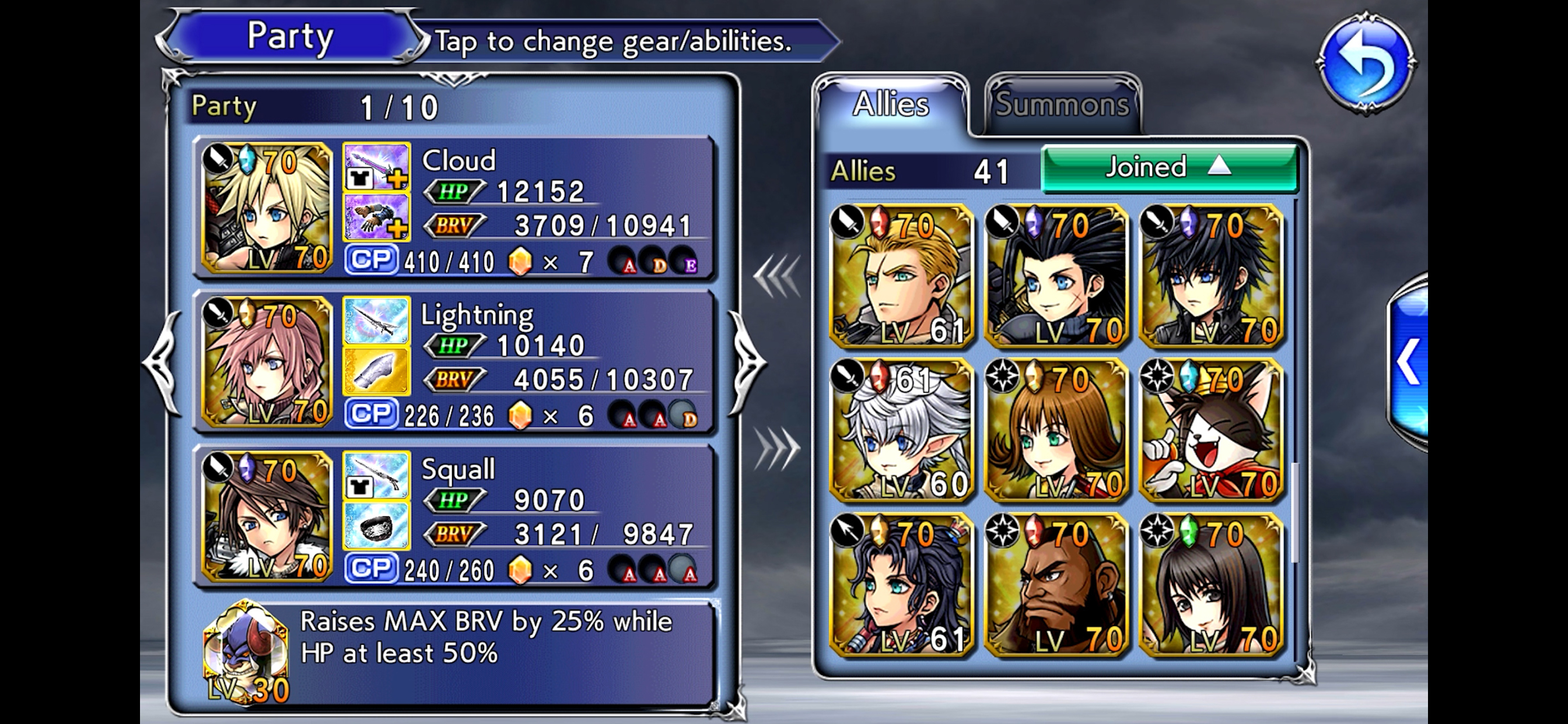Select the Allies tab
1568x724 pixels.
[891, 105]
